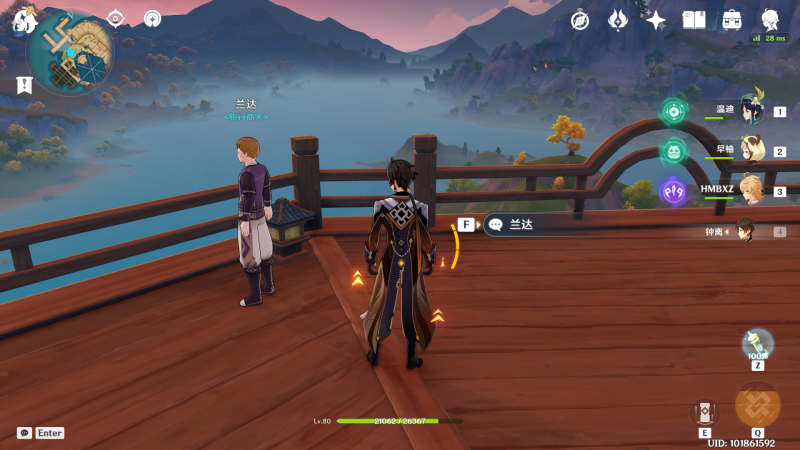Open the Adventurer Handbook book icon
Screen dimensions: 800x450
click(694, 19)
